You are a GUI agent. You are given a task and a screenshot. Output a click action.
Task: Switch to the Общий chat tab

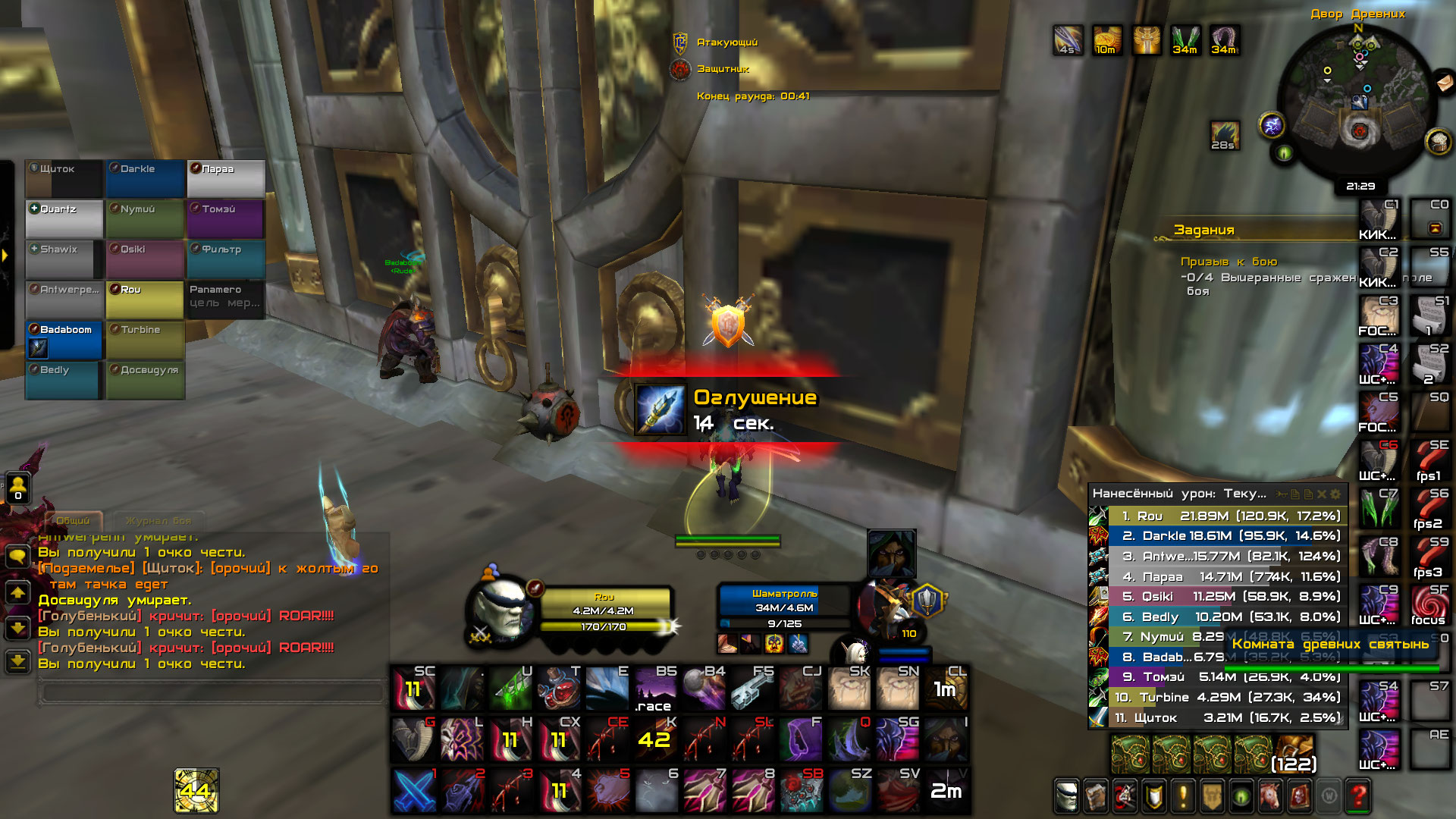pos(73,520)
